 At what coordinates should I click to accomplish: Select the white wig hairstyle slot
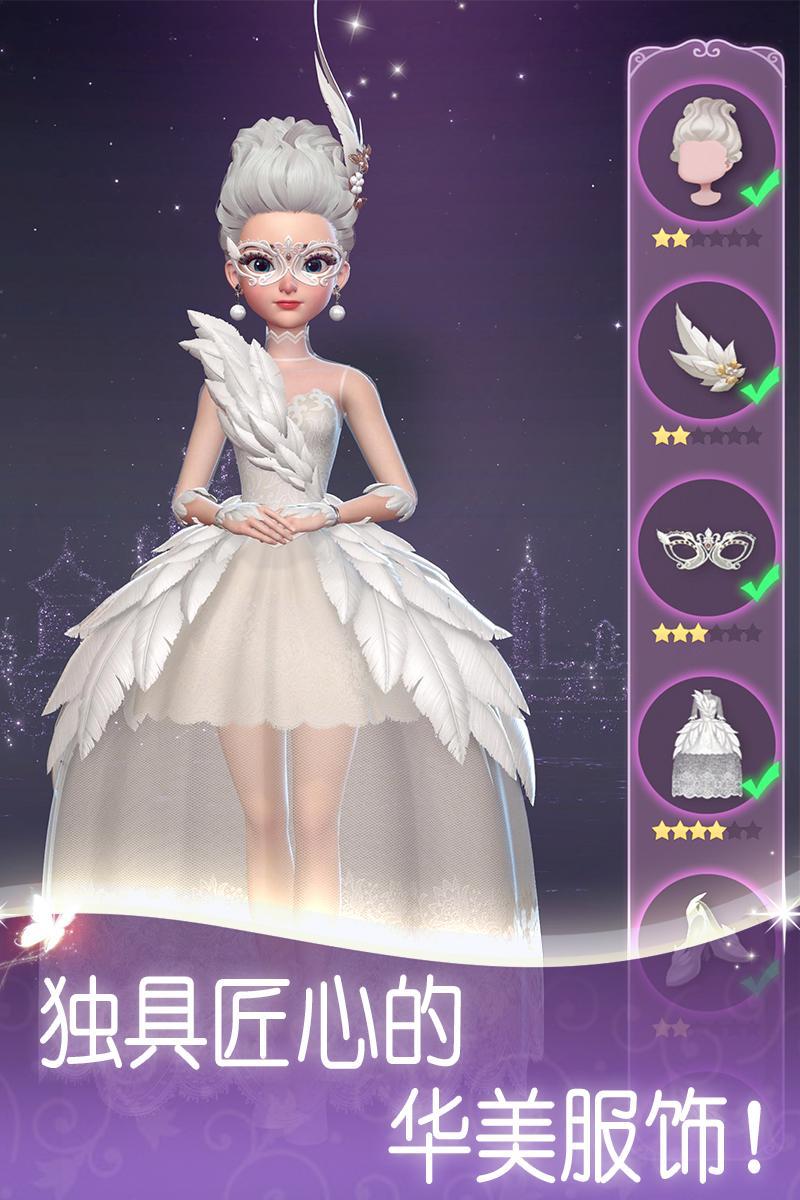[x=707, y=152]
